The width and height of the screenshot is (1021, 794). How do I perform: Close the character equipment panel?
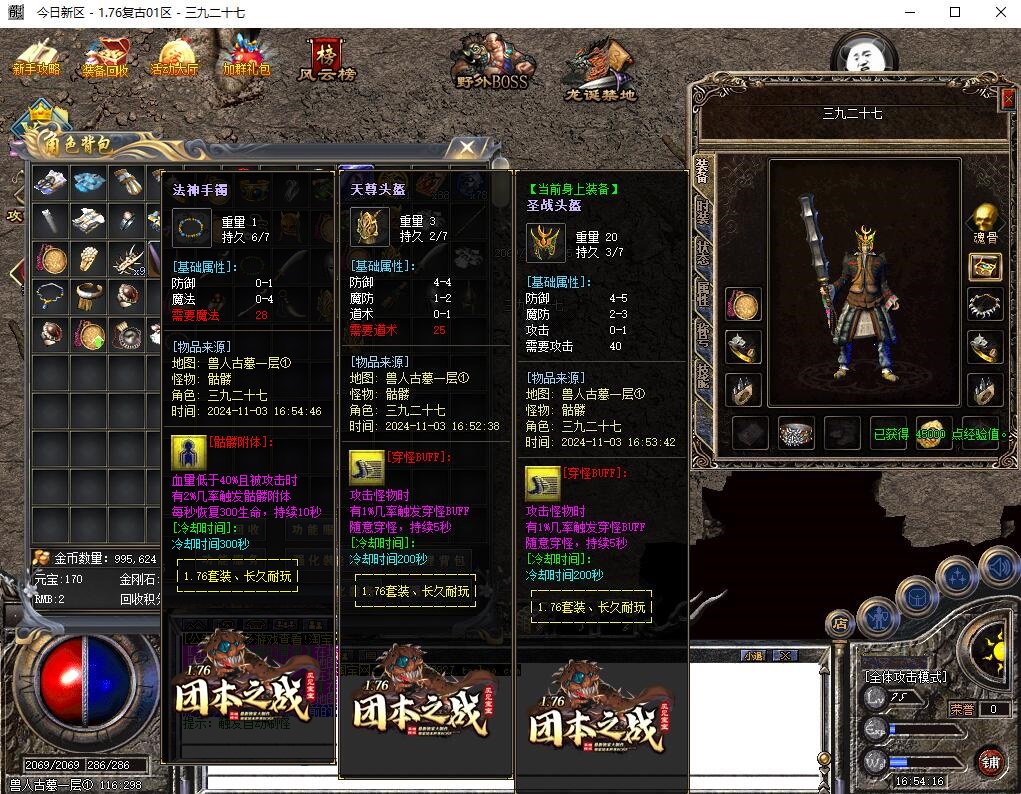point(1007,99)
